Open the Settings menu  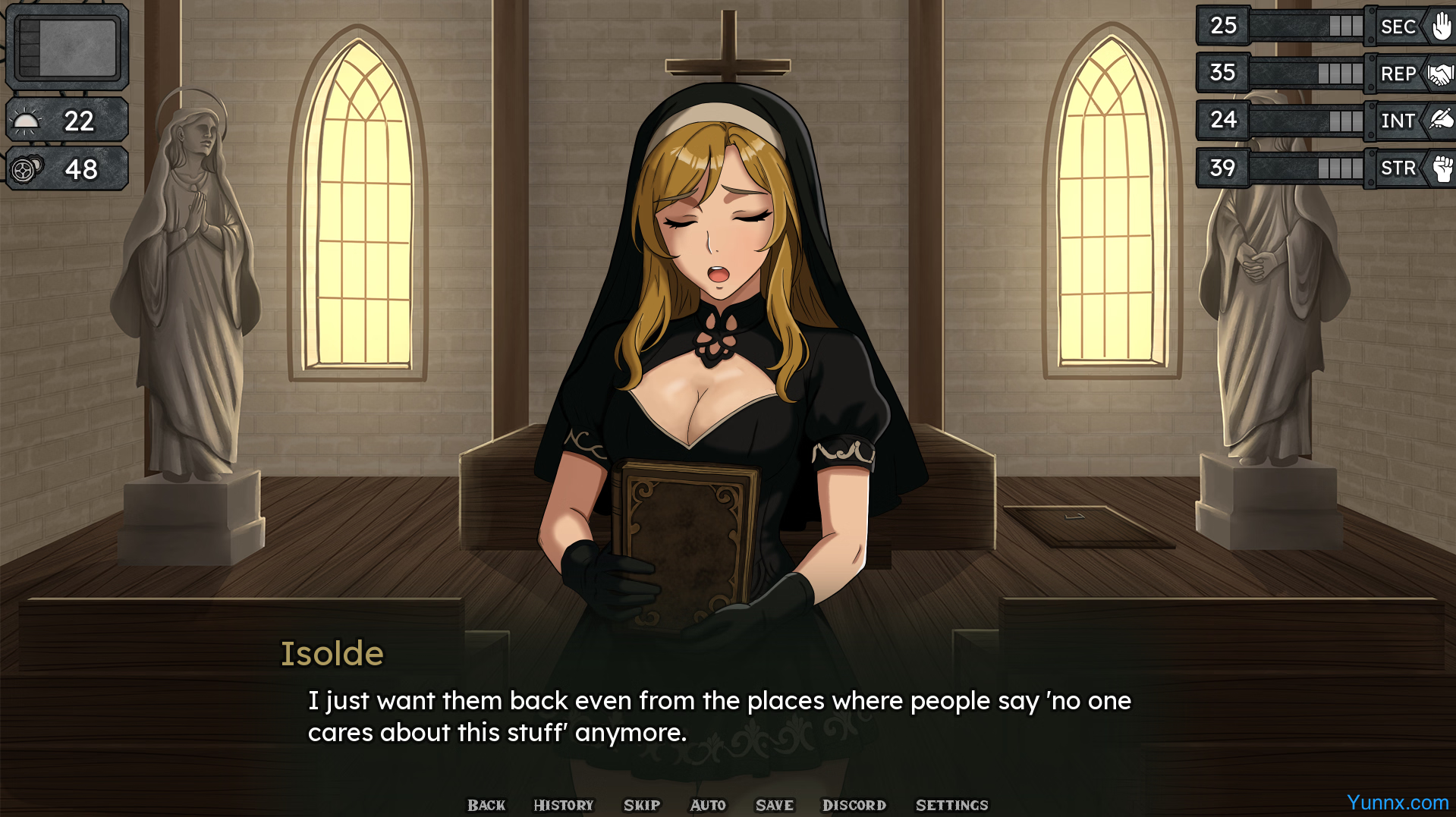point(951,805)
